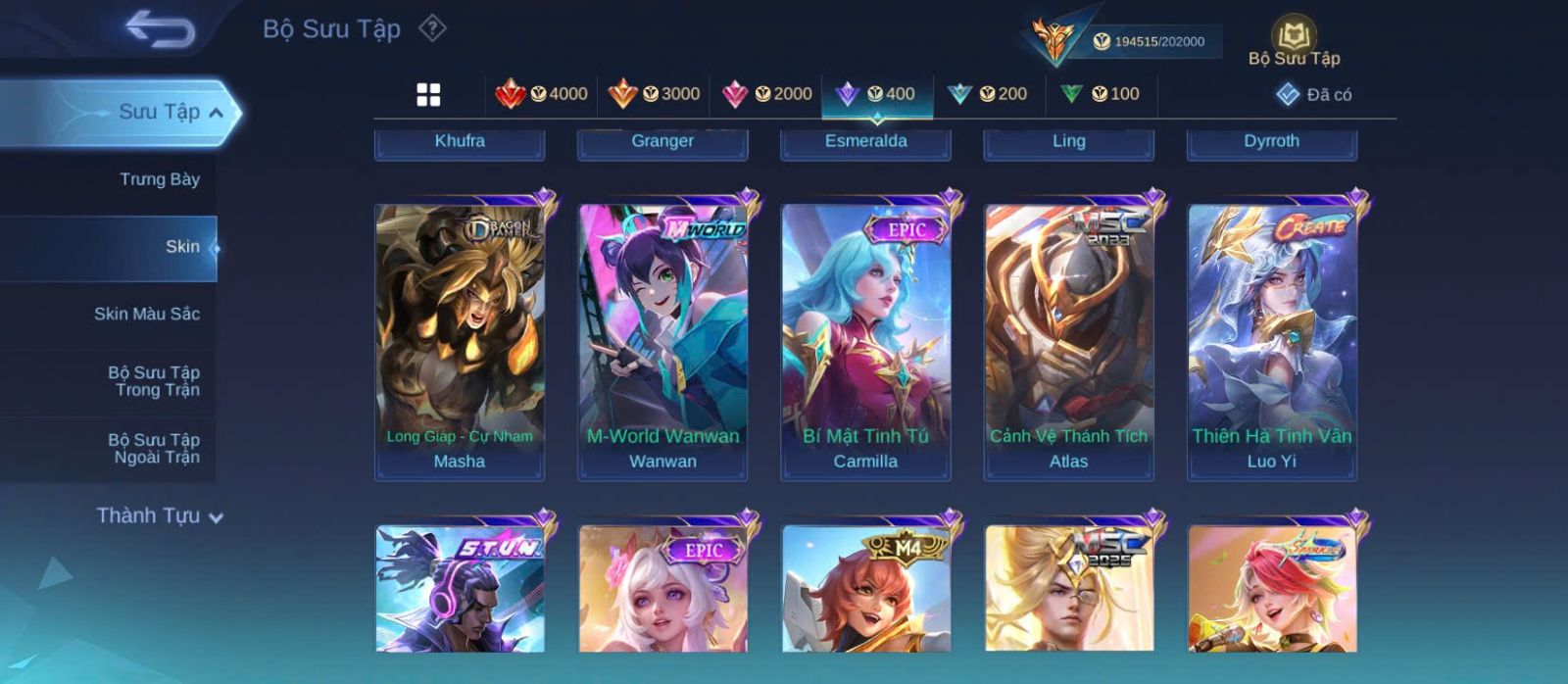Toggle the Đã có owned filter
The width and height of the screenshot is (1568, 684).
point(1314,95)
